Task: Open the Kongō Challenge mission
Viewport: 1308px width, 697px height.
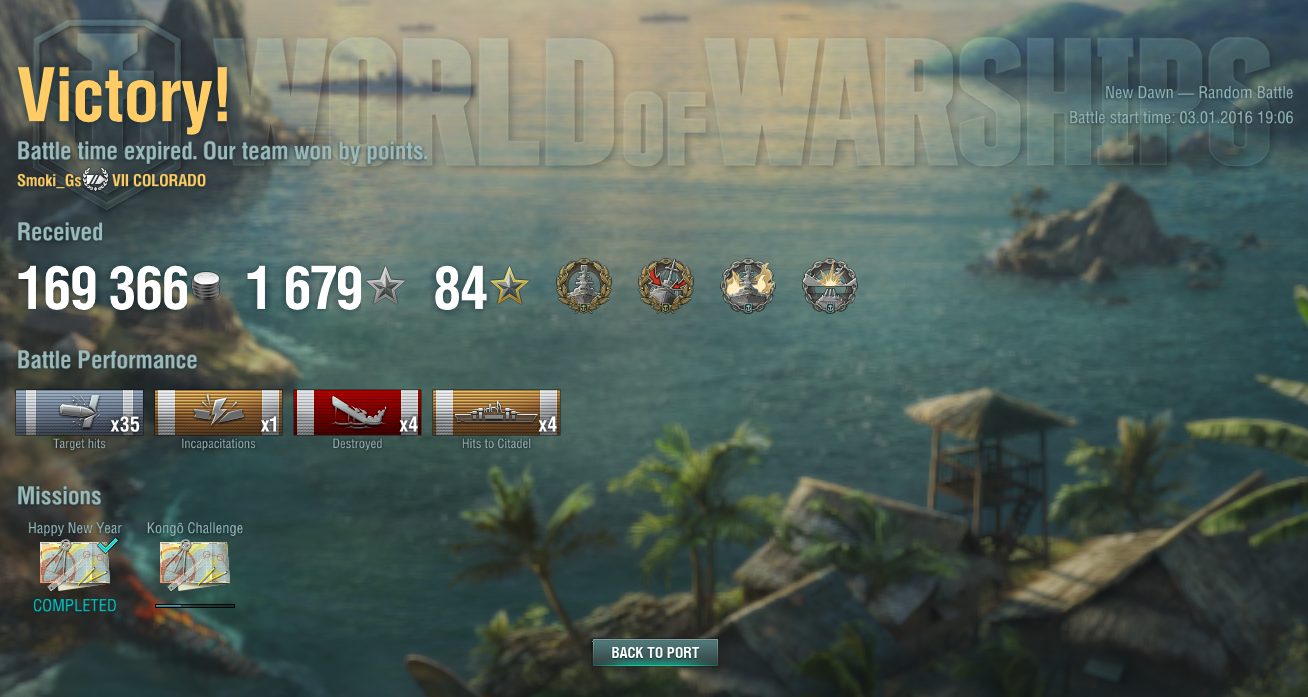Action: tap(195, 564)
